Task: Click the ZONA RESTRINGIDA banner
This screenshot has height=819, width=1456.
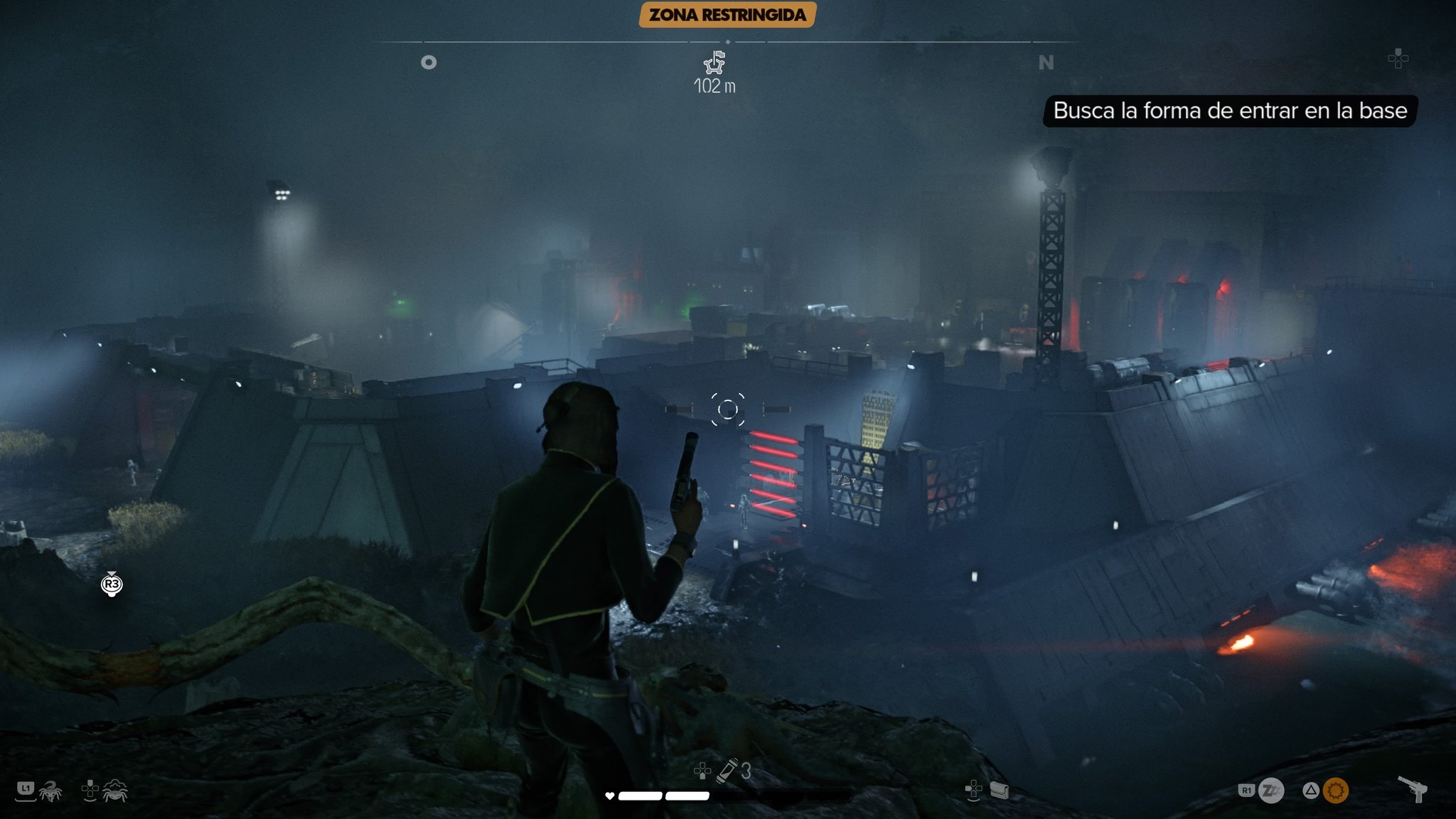Action: click(727, 15)
